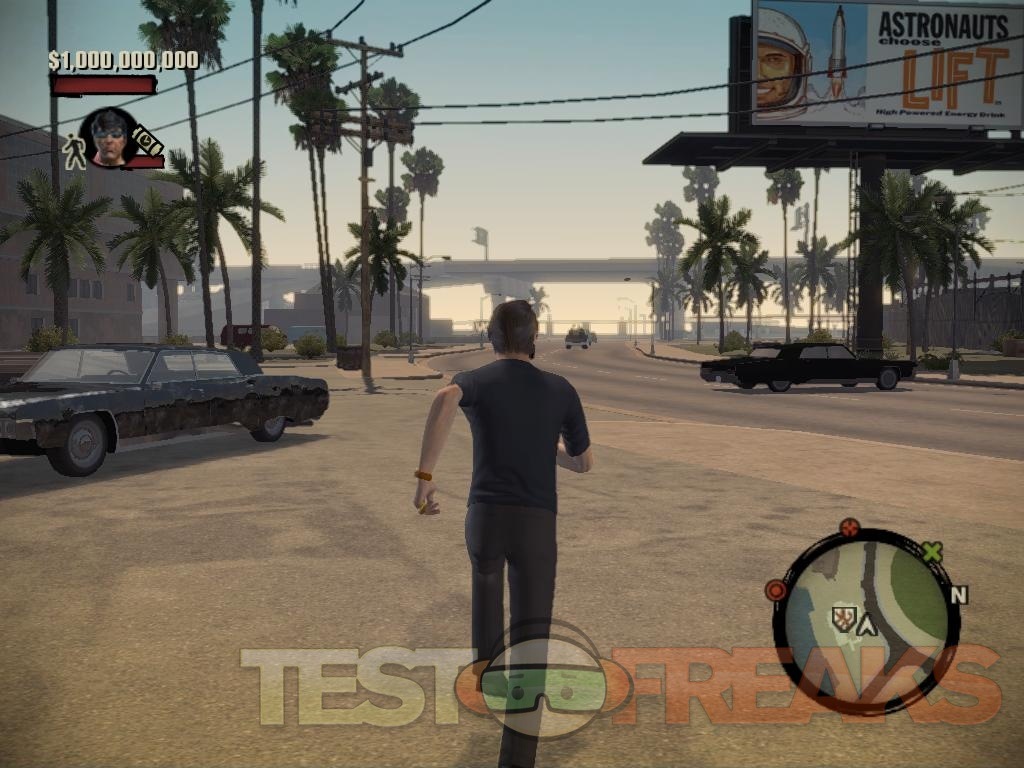Select the walking pedestrian status icon

point(74,151)
